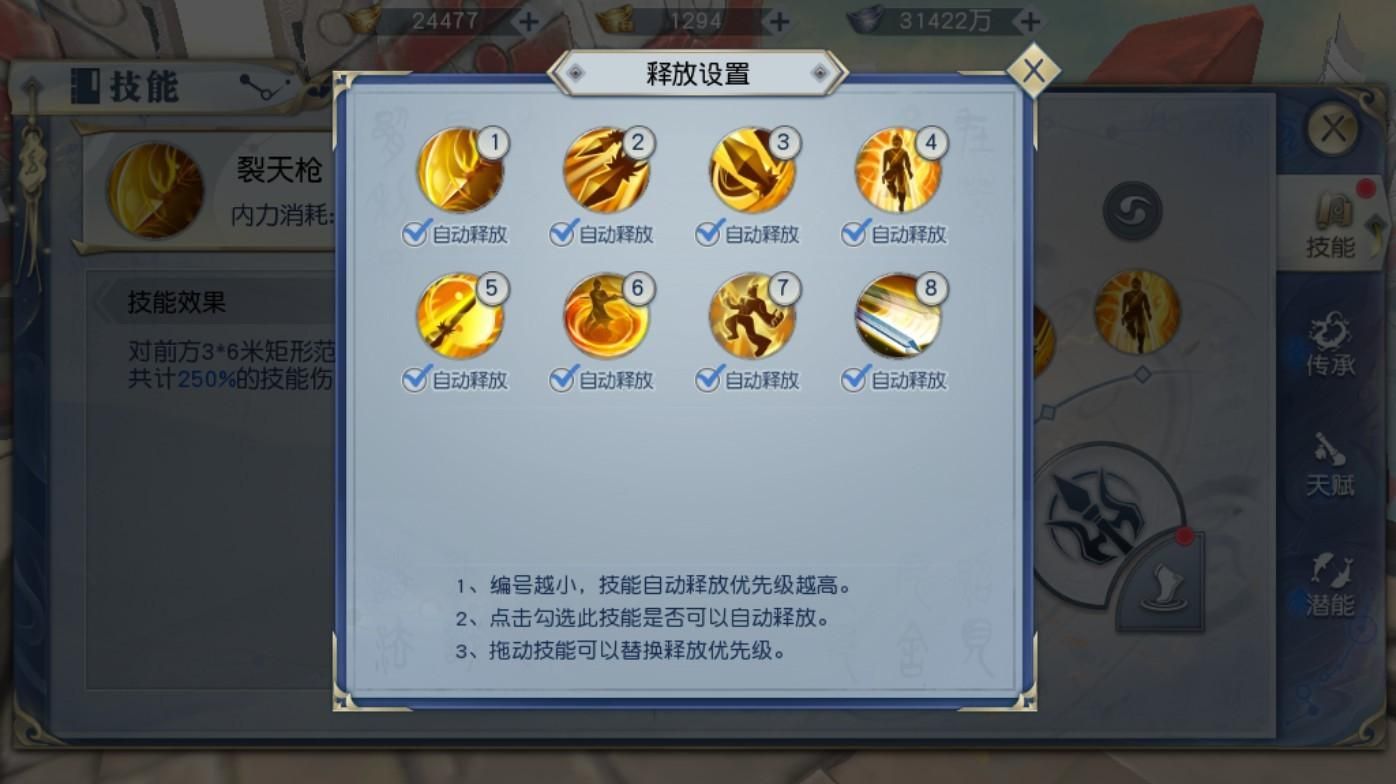Toggle auto-release checkbox under skill 7

coord(708,380)
